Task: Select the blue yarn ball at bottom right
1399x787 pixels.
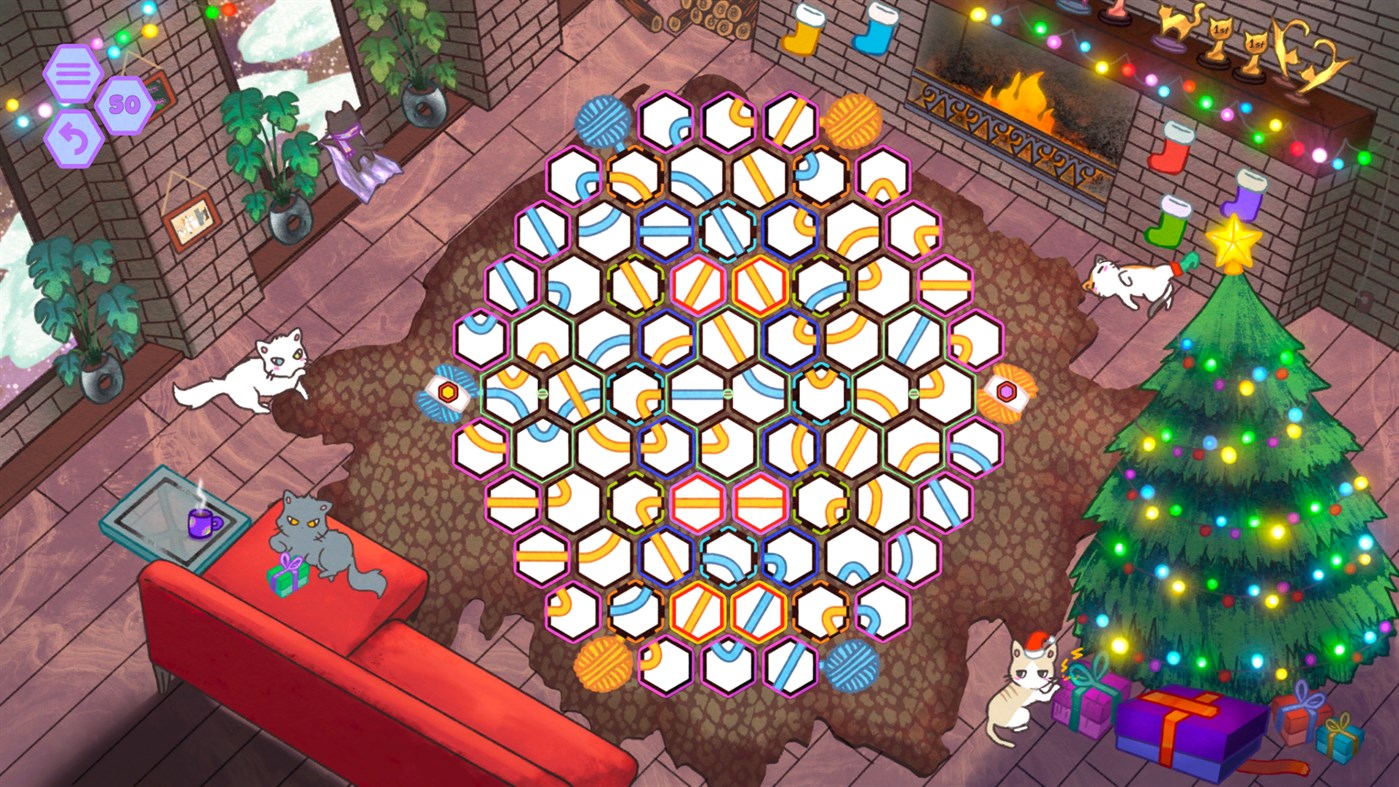Action: click(854, 668)
